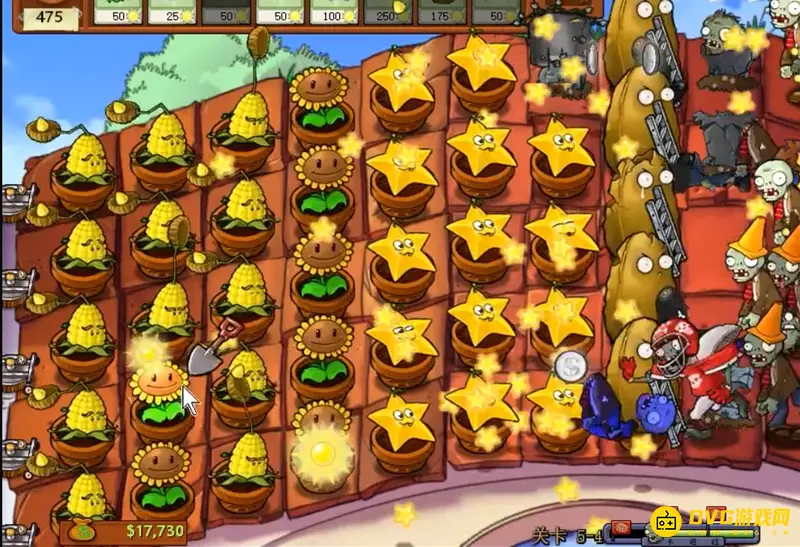This screenshot has width=800, height=547.
Task: Pick the 250-sun seed packet
Action: click(387, 12)
